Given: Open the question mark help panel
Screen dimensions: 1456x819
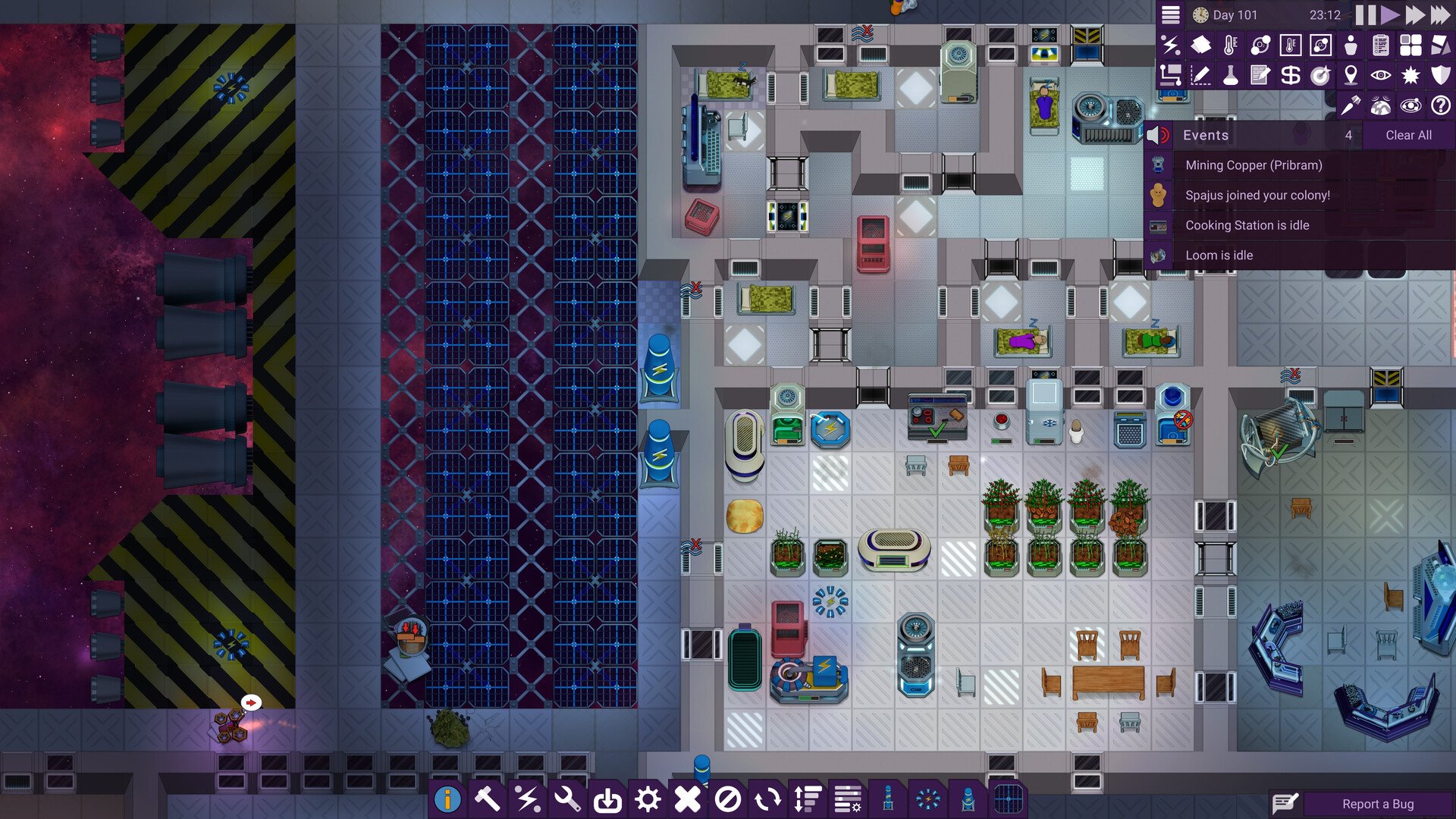Looking at the screenshot, I should (x=1440, y=105).
